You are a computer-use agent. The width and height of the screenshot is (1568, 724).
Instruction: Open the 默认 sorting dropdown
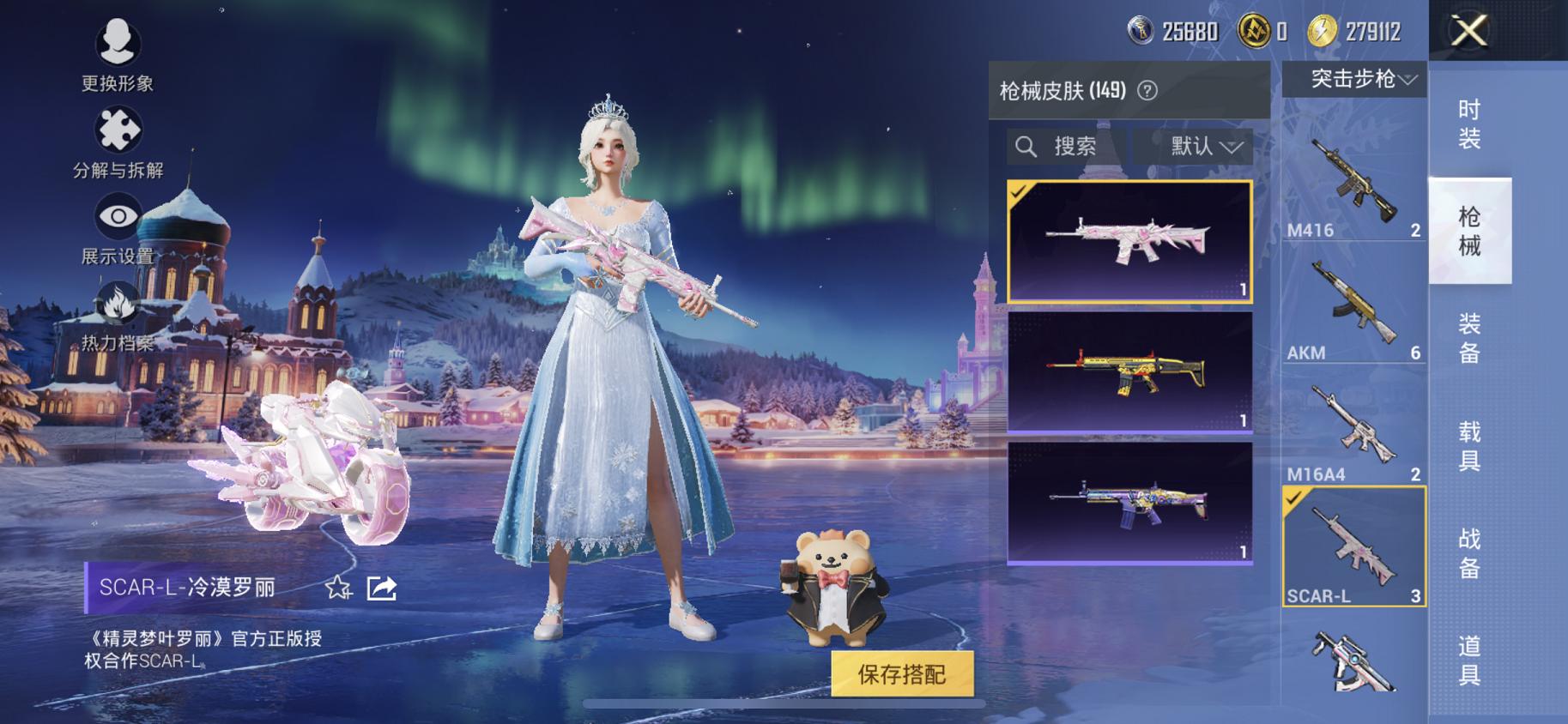tap(1196, 146)
